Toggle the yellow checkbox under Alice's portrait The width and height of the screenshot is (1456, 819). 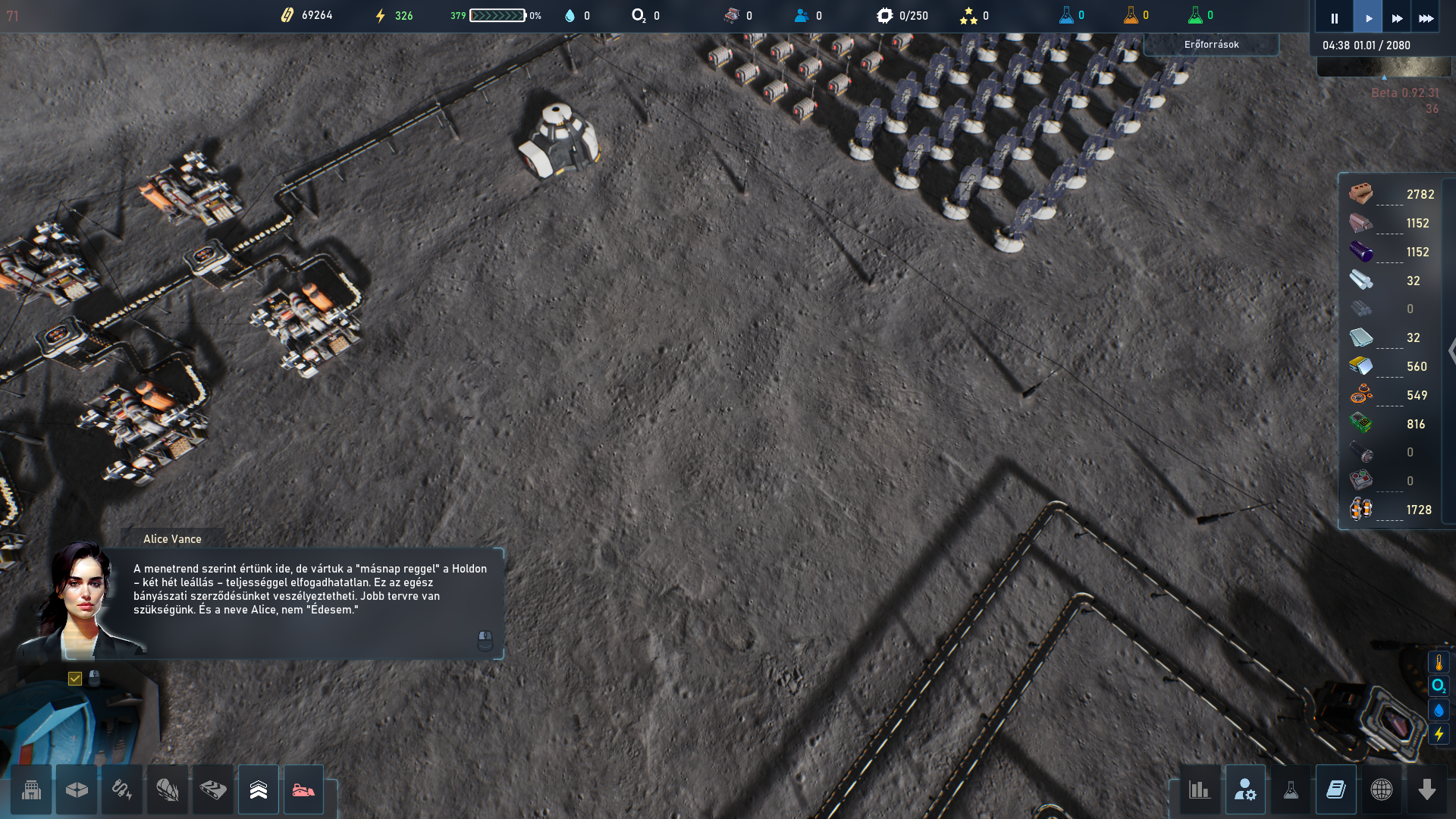tap(75, 679)
